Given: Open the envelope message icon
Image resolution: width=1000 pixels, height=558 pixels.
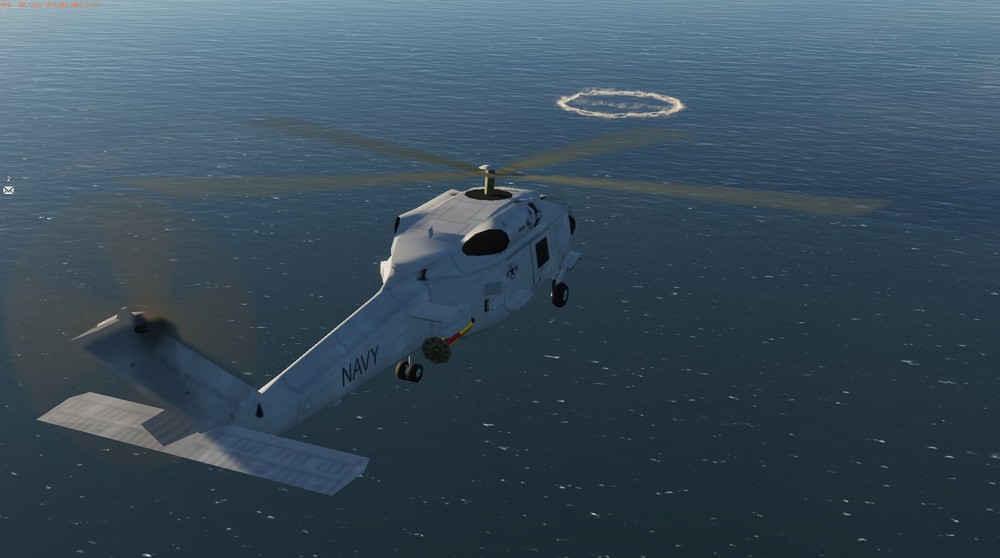Looking at the screenshot, I should click(8, 189).
